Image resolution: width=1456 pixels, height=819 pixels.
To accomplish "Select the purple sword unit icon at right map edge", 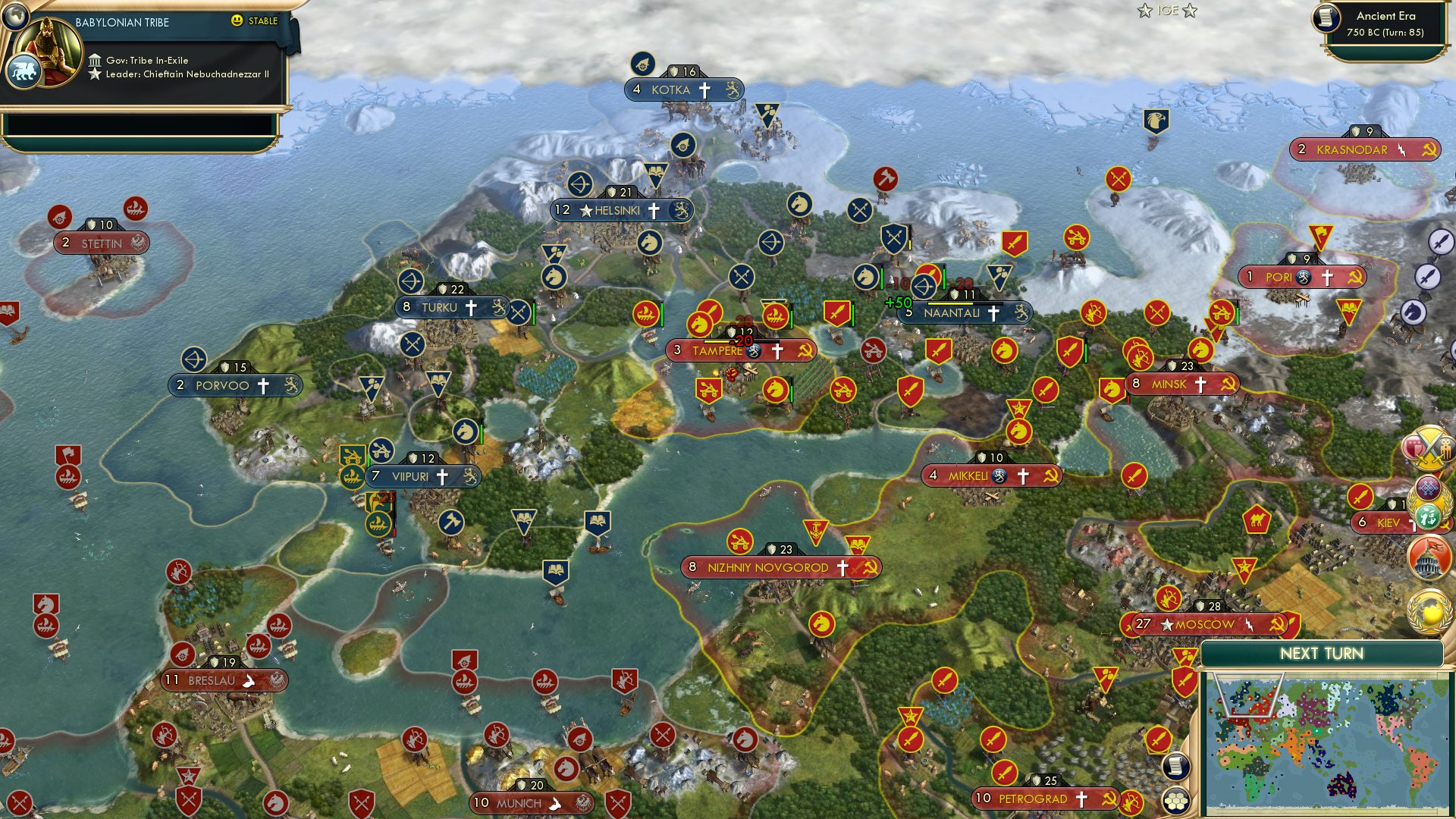I will point(1439,243).
